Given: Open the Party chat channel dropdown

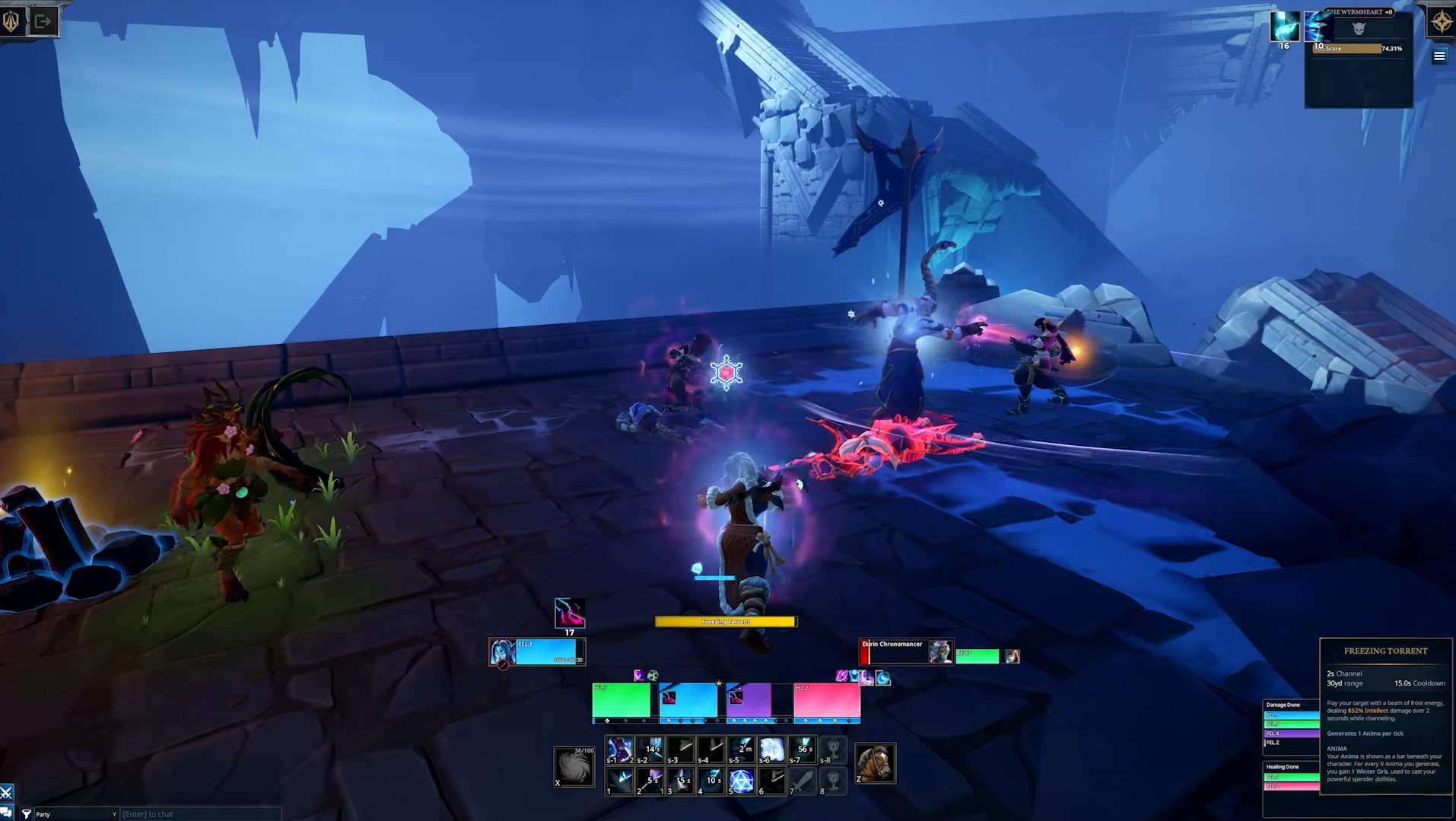Looking at the screenshot, I should (x=75, y=814).
